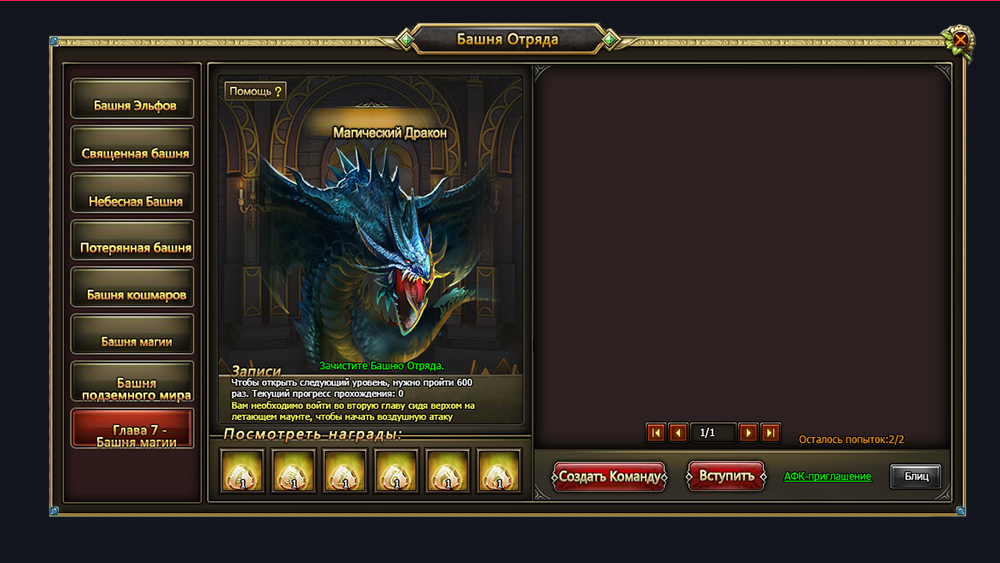Viewport: 1000px width, 563px height.
Task: Go to the previous team page
Action: tap(678, 433)
